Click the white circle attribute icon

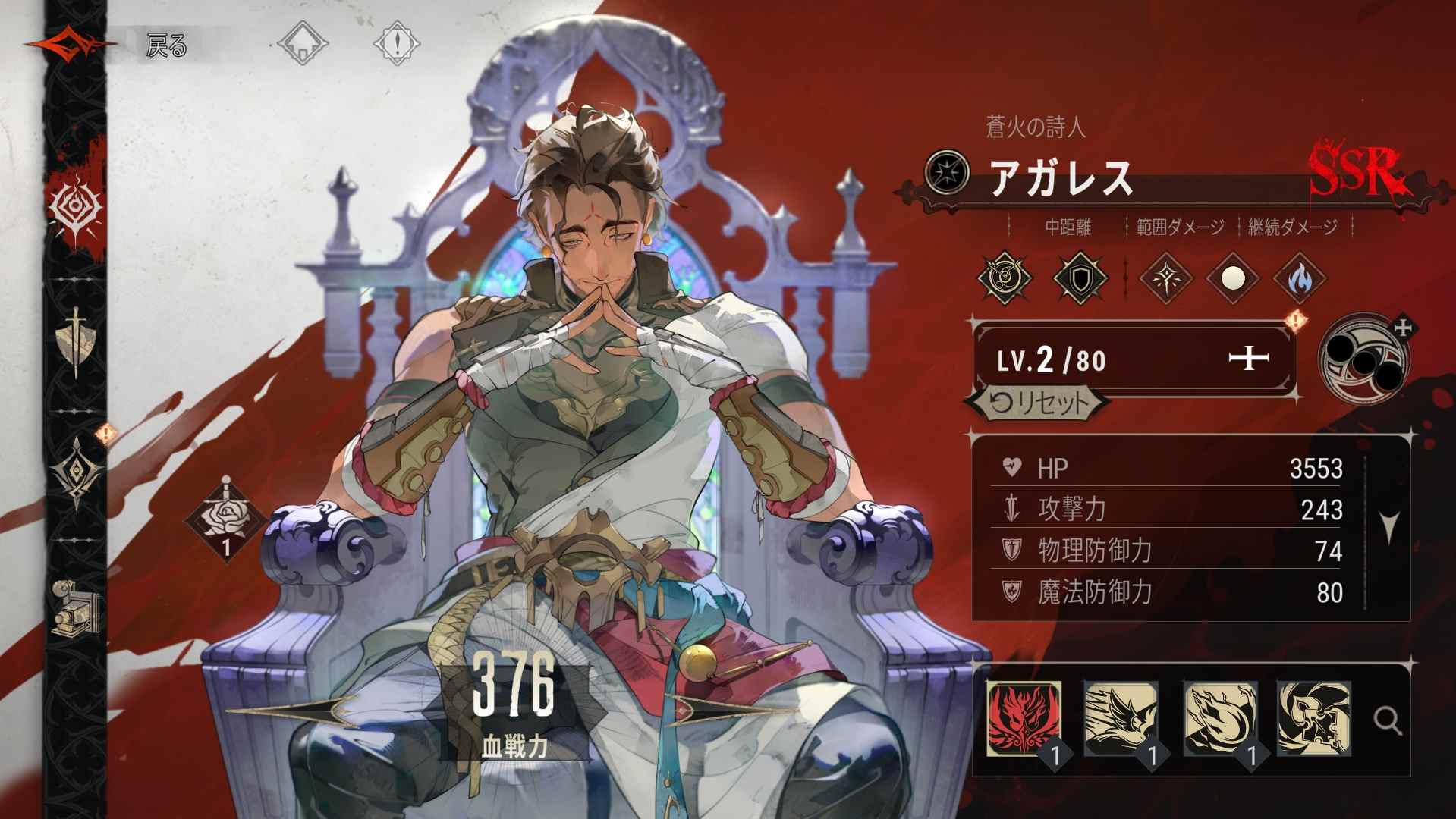coord(1231,279)
